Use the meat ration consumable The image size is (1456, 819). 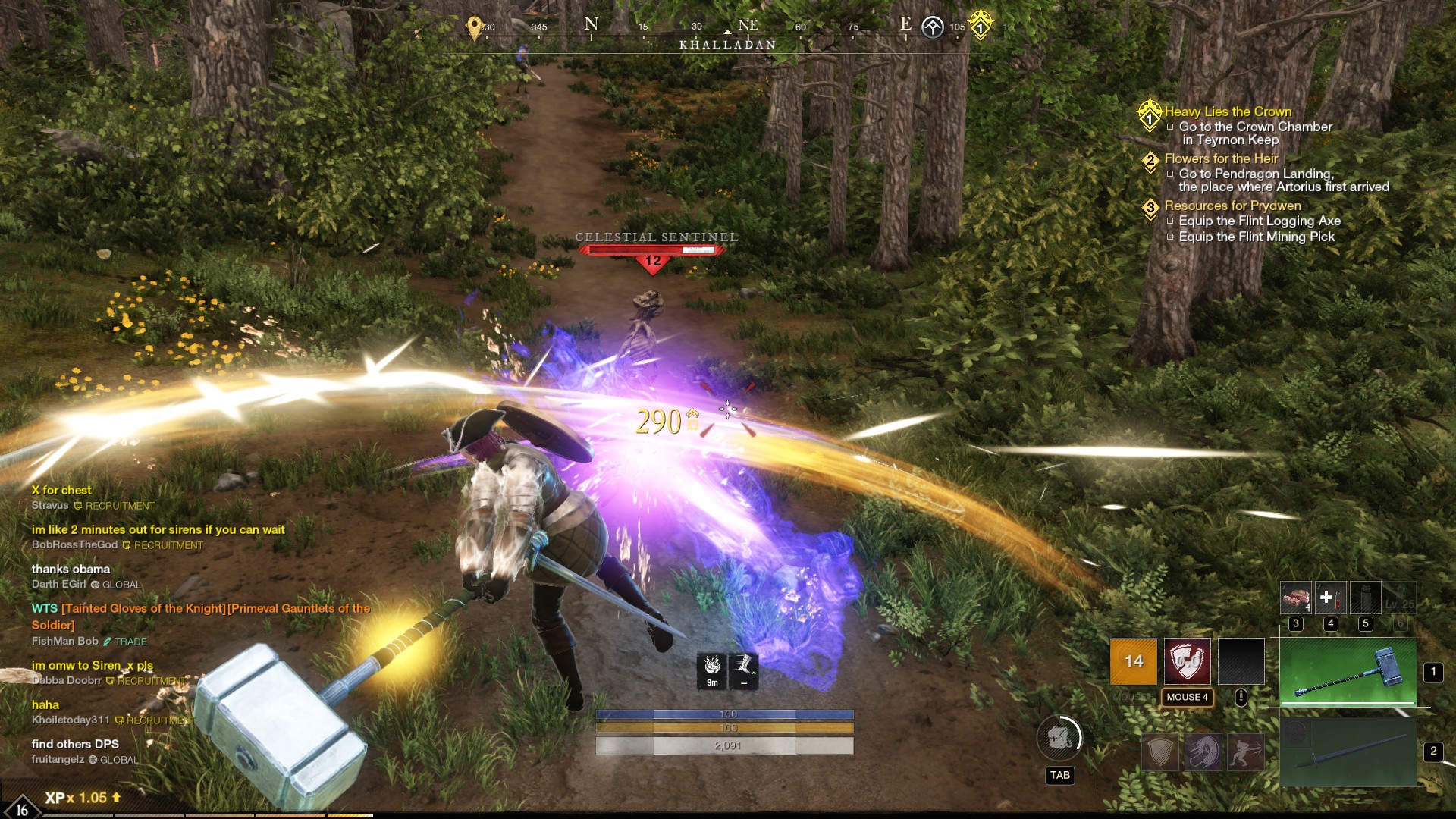(x=1295, y=598)
